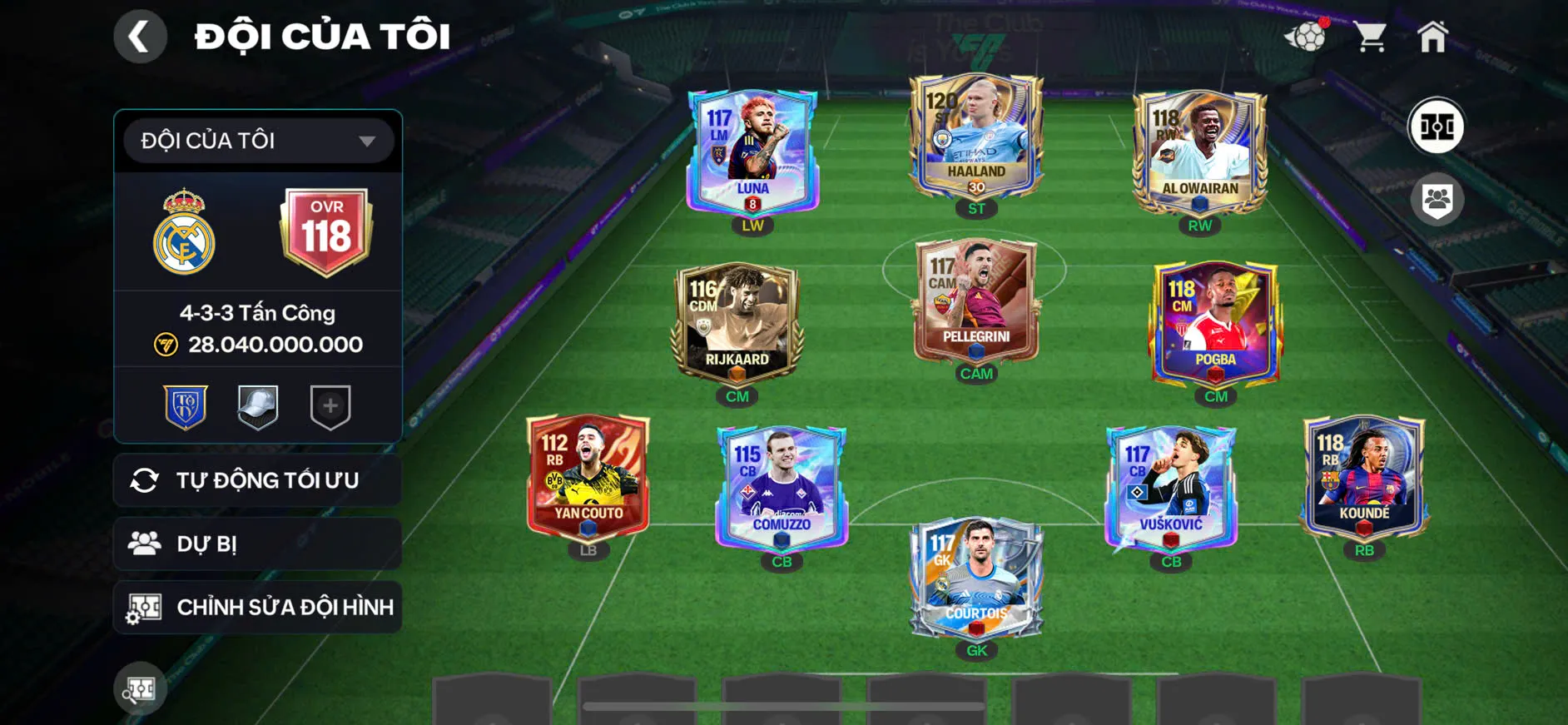Open CHỈNH SỬA ĐỘI HÌNH to edit formation
Screen dimensions: 1568x725
[x=257, y=608]
